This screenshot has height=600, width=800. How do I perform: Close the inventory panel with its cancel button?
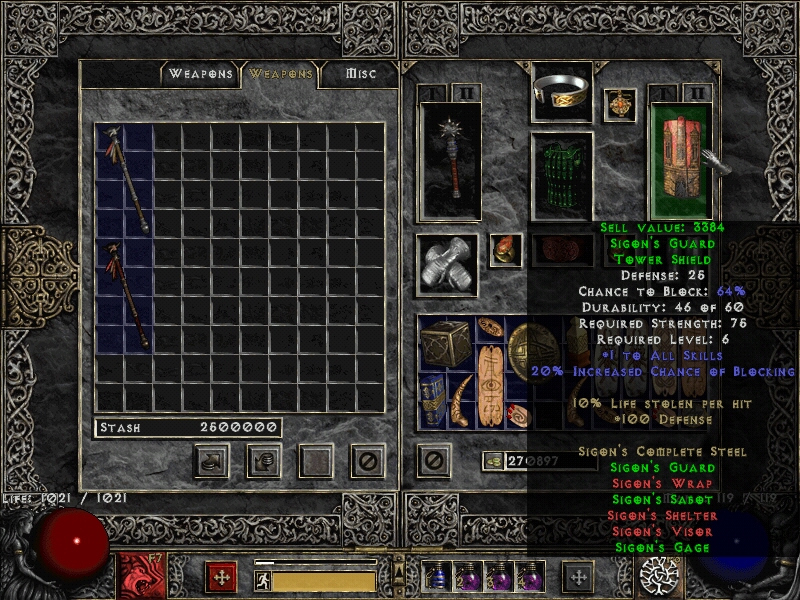[x=433, y=461]
